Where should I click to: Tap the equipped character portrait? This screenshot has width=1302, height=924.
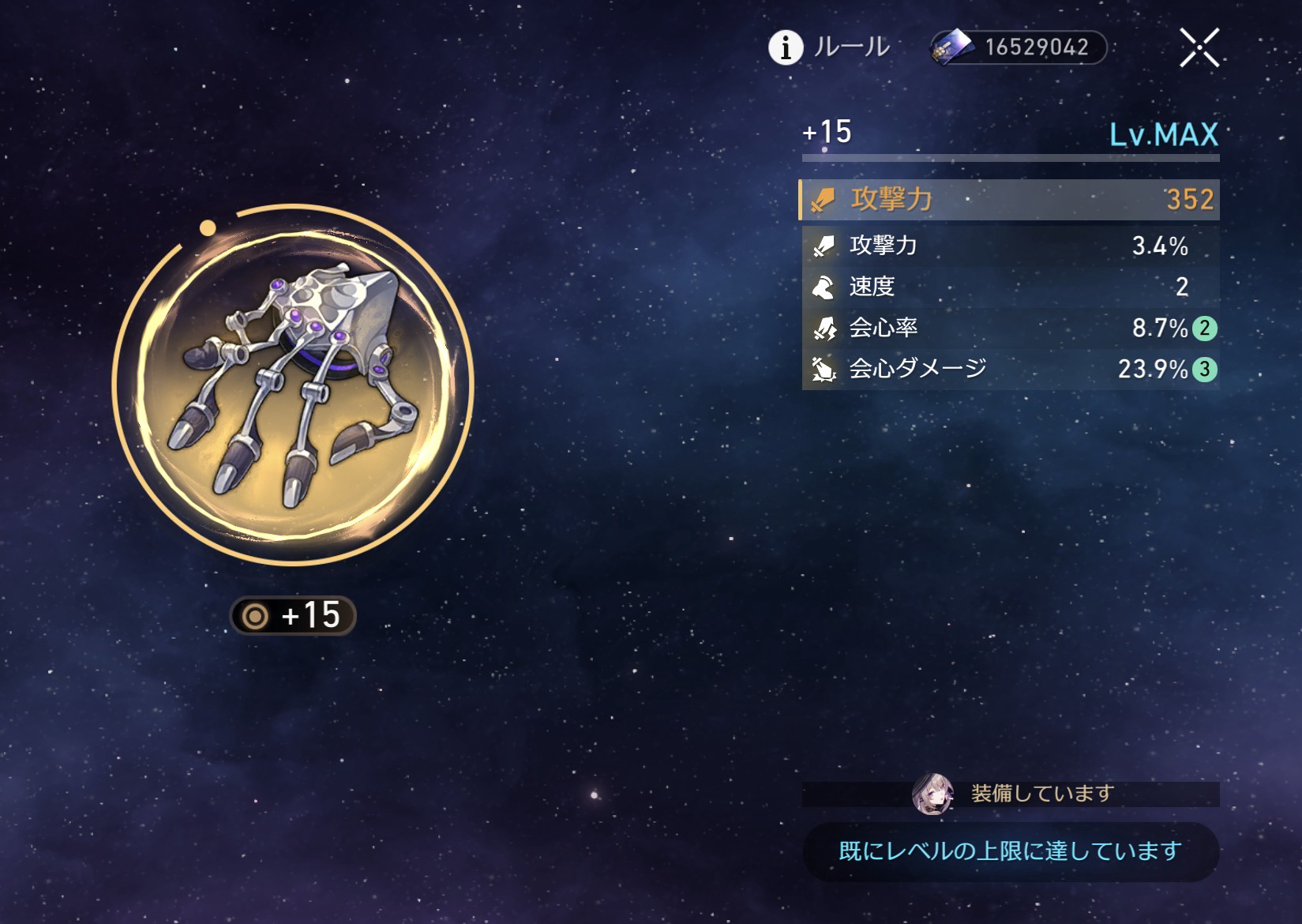click(932, 793)
